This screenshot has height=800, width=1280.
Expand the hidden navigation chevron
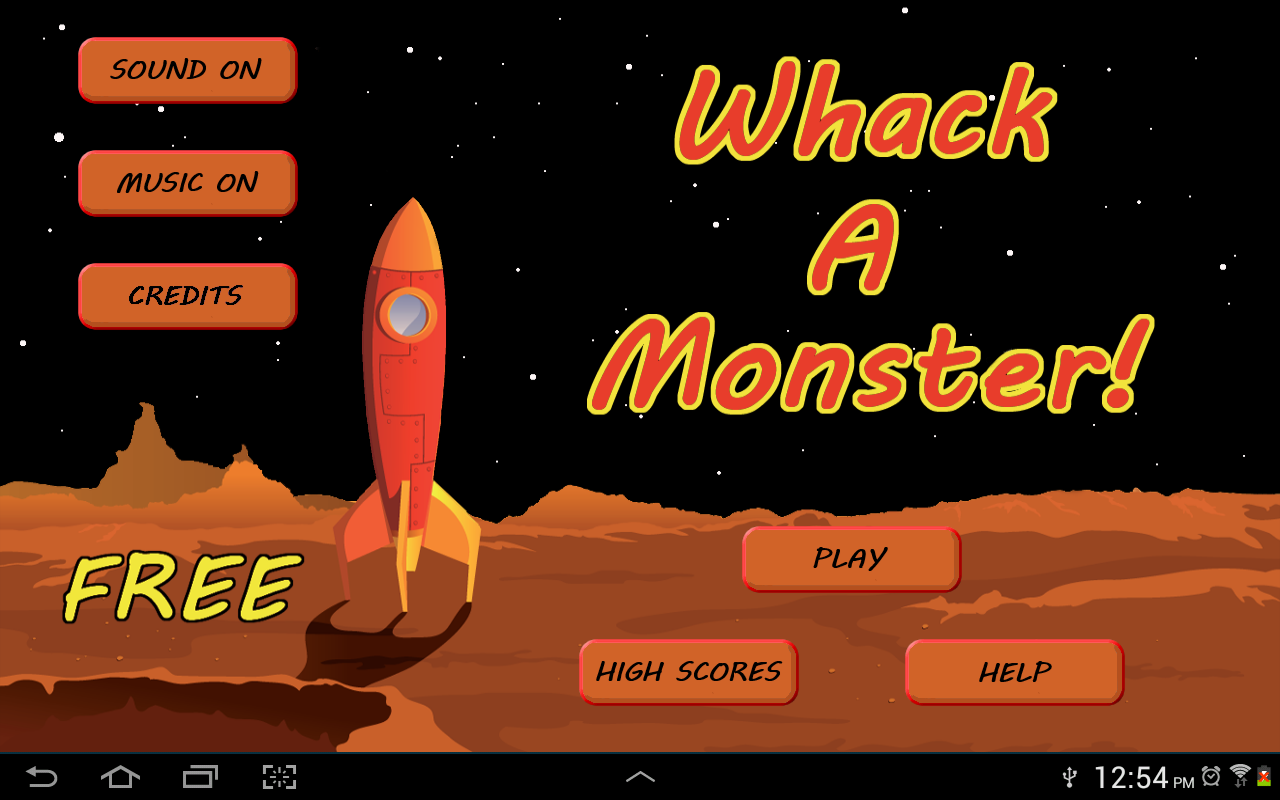[x=640, y=777]
